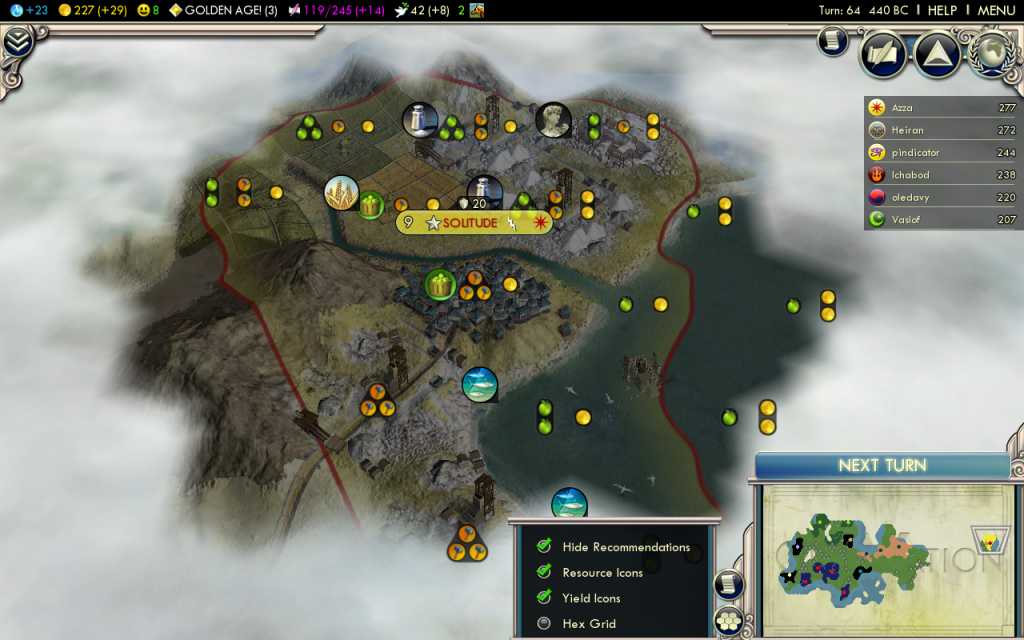Viewport: 1024px width, 640px height.
Task: Uncheck the Yield Icons option
Action: (x=544, y=598)
